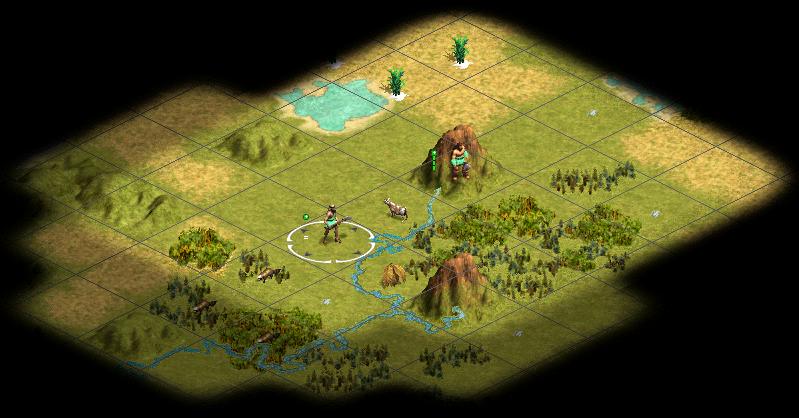Select the warrior standing on the mountain

coord(459,160)
